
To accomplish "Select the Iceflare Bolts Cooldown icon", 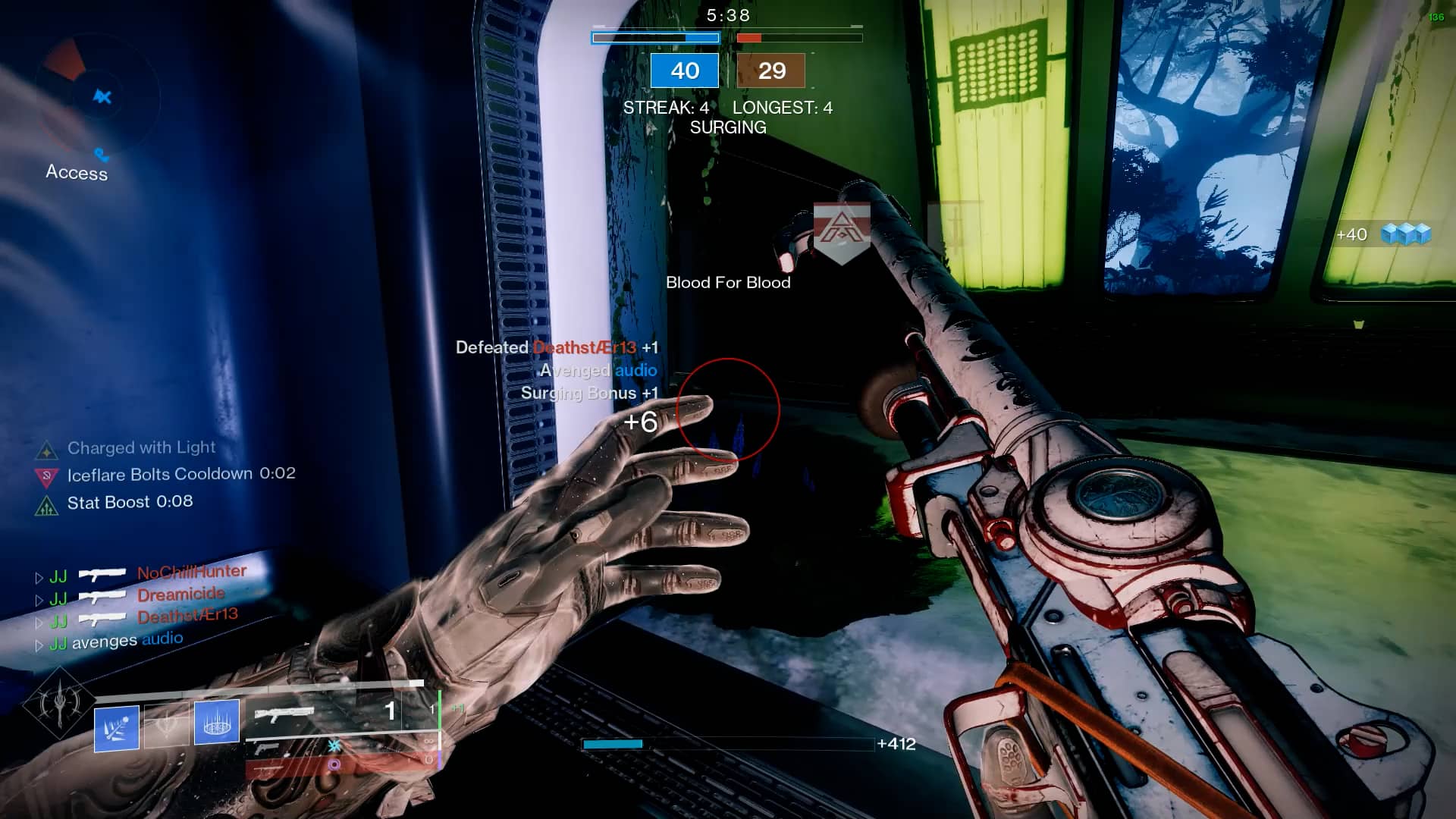I will 47,477.
